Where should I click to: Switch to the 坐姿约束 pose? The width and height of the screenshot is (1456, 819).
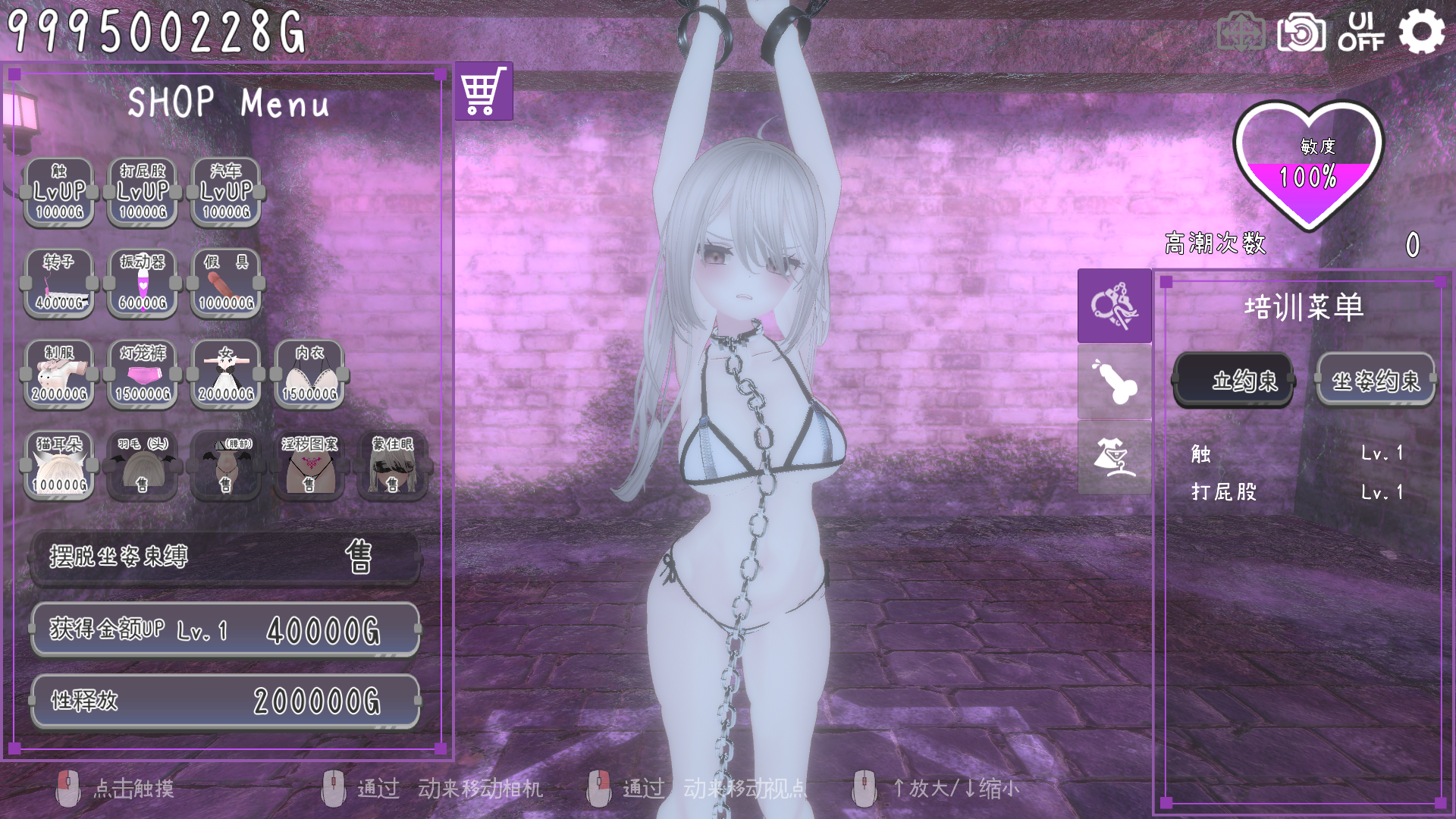coord(1376,380)
